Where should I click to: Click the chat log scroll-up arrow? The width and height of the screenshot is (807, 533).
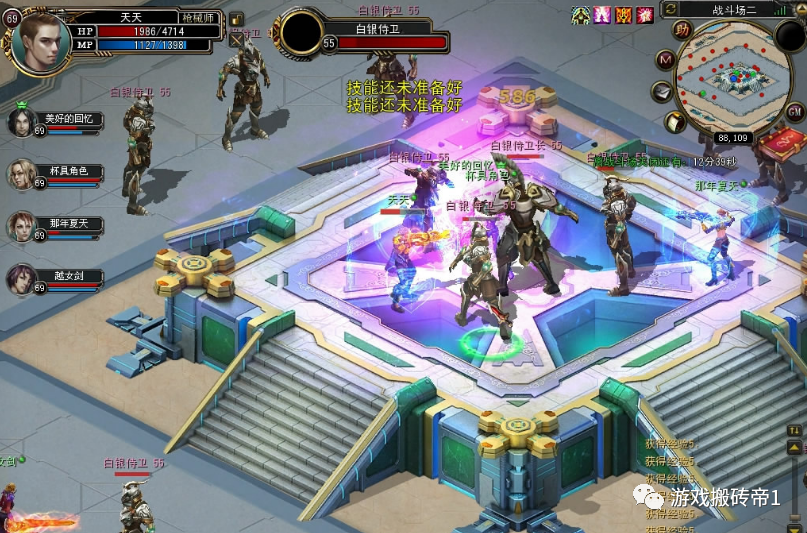point(795,446)
